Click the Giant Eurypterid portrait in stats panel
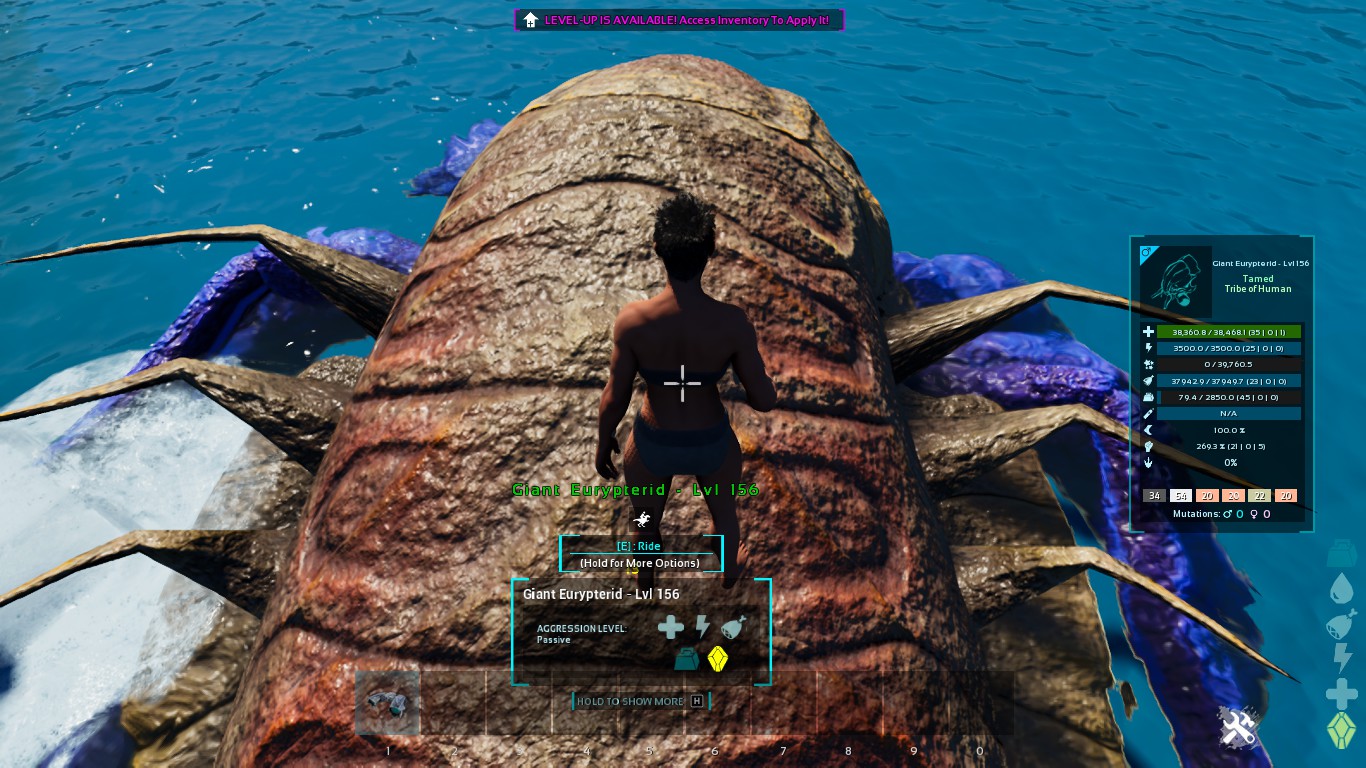This screenshot has height=768, width=1366. (x=1176, y=282)
